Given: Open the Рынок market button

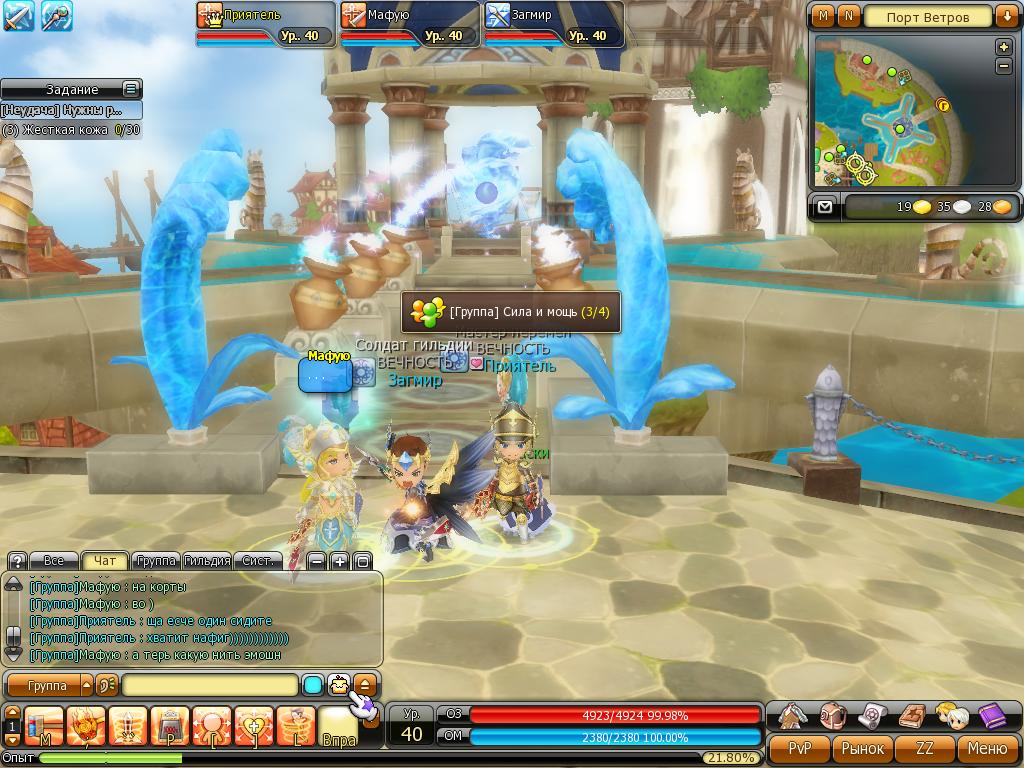Looking at the screenshot, I should (862, 748).
